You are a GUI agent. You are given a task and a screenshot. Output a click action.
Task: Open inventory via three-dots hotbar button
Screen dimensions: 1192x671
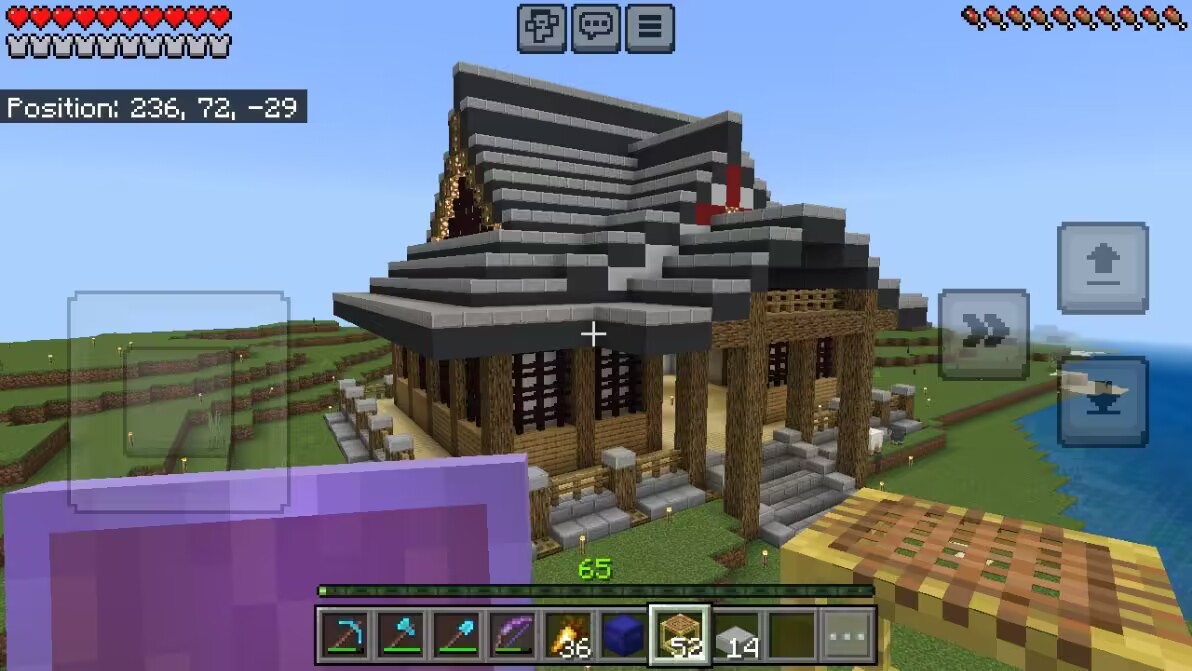pos(848,634)
